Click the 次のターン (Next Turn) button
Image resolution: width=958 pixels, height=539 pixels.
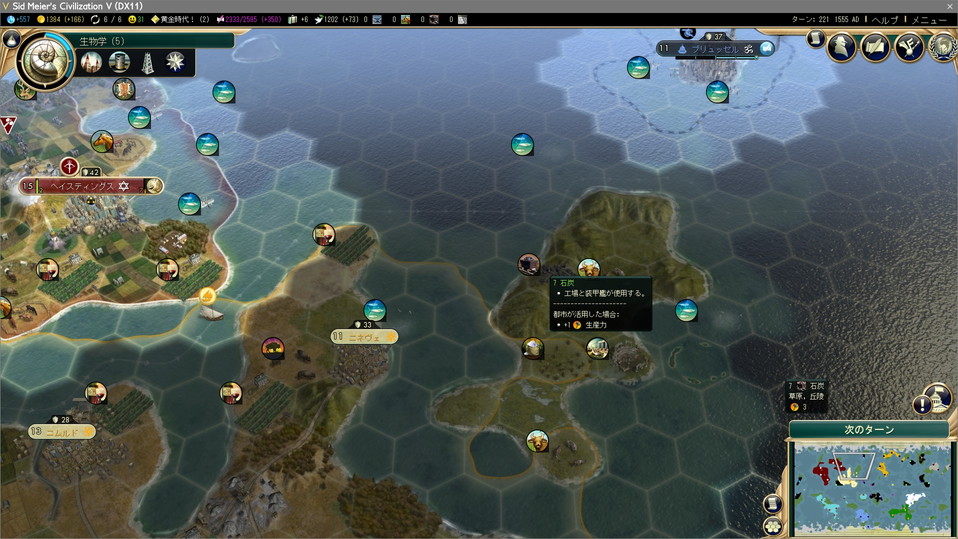(868, 430)
